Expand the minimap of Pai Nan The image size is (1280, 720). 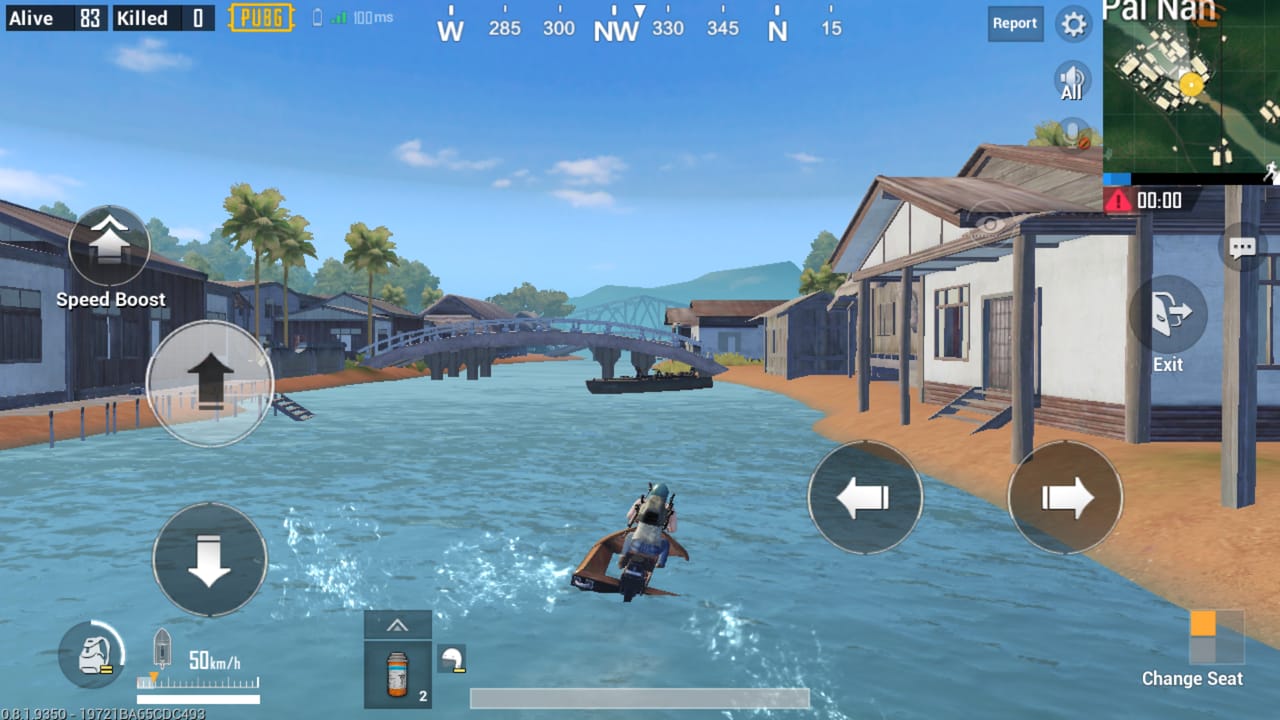[1192, 90]
